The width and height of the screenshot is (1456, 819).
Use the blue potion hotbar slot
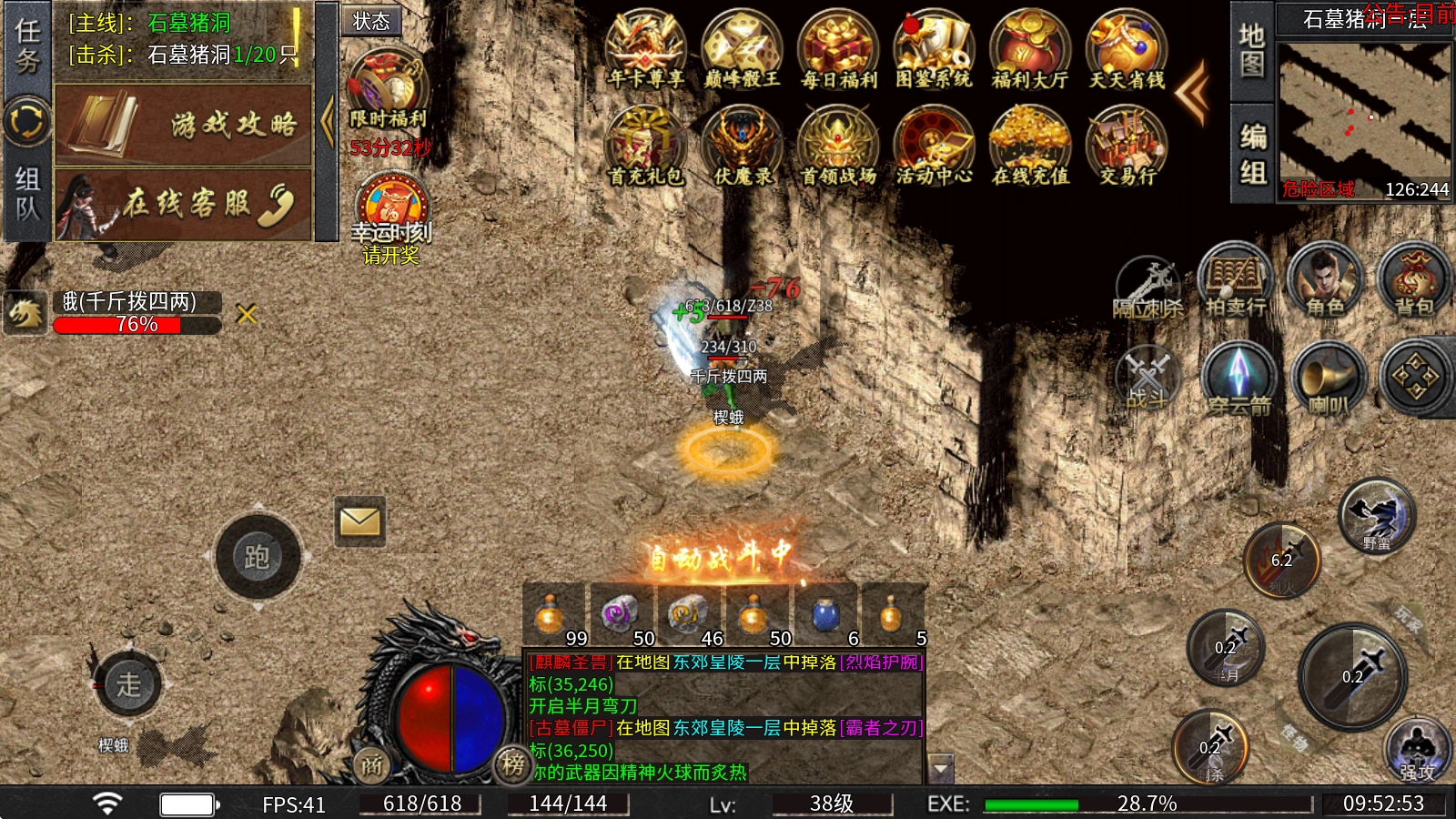pyautogui.click(x=825, y=616)
